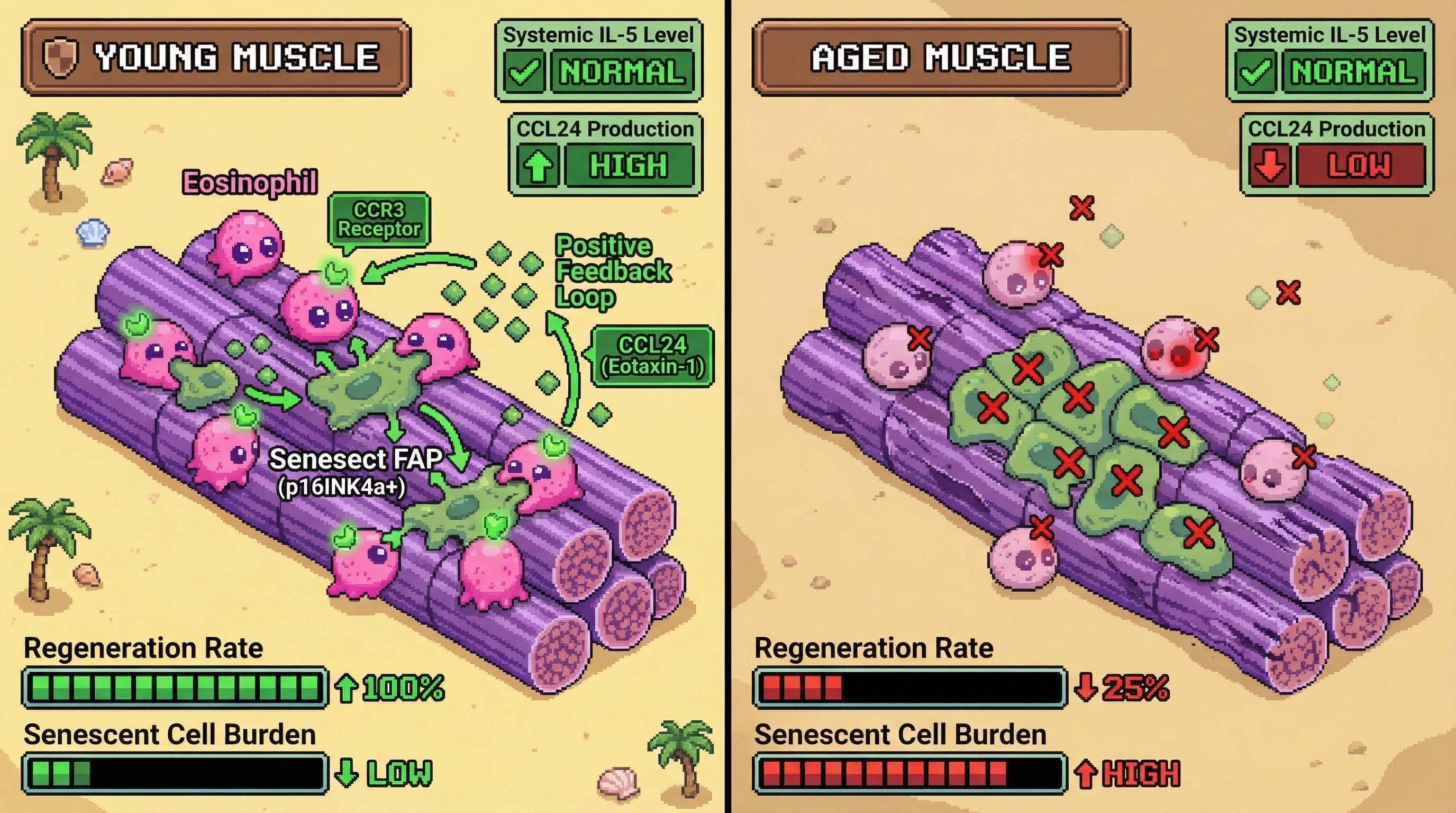
Task: Click the red down arrow beside LOW
Action: [1269, 165]
